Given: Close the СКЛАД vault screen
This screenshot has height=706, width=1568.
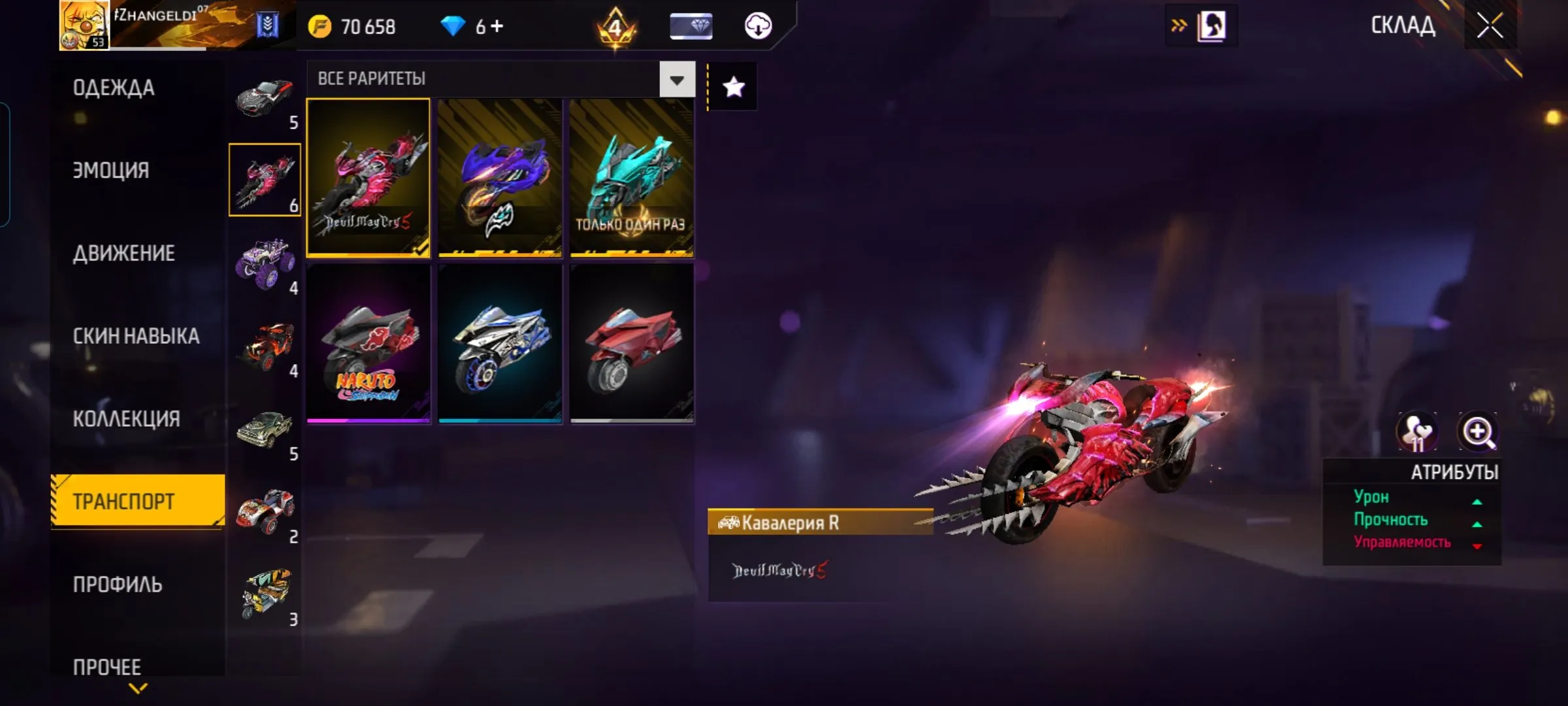Looking at the screenshot, I should (1490, 26).
